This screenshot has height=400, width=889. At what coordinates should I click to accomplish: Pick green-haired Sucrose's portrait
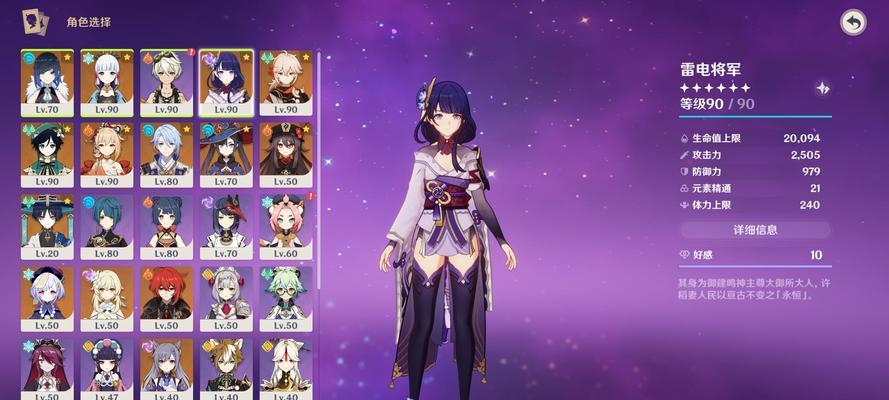coord(285,298)
